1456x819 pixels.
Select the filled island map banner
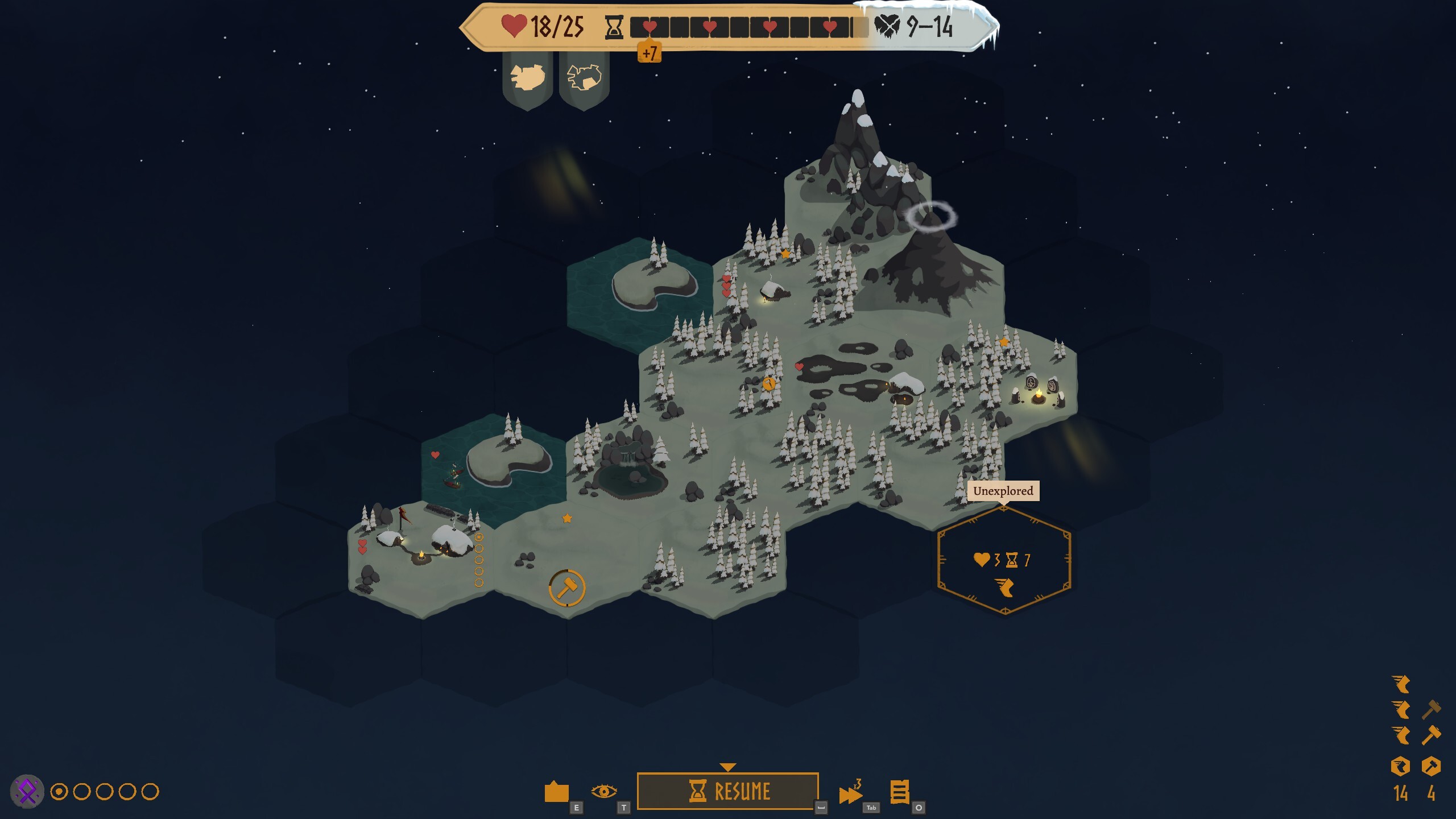(x=527, y=78)
